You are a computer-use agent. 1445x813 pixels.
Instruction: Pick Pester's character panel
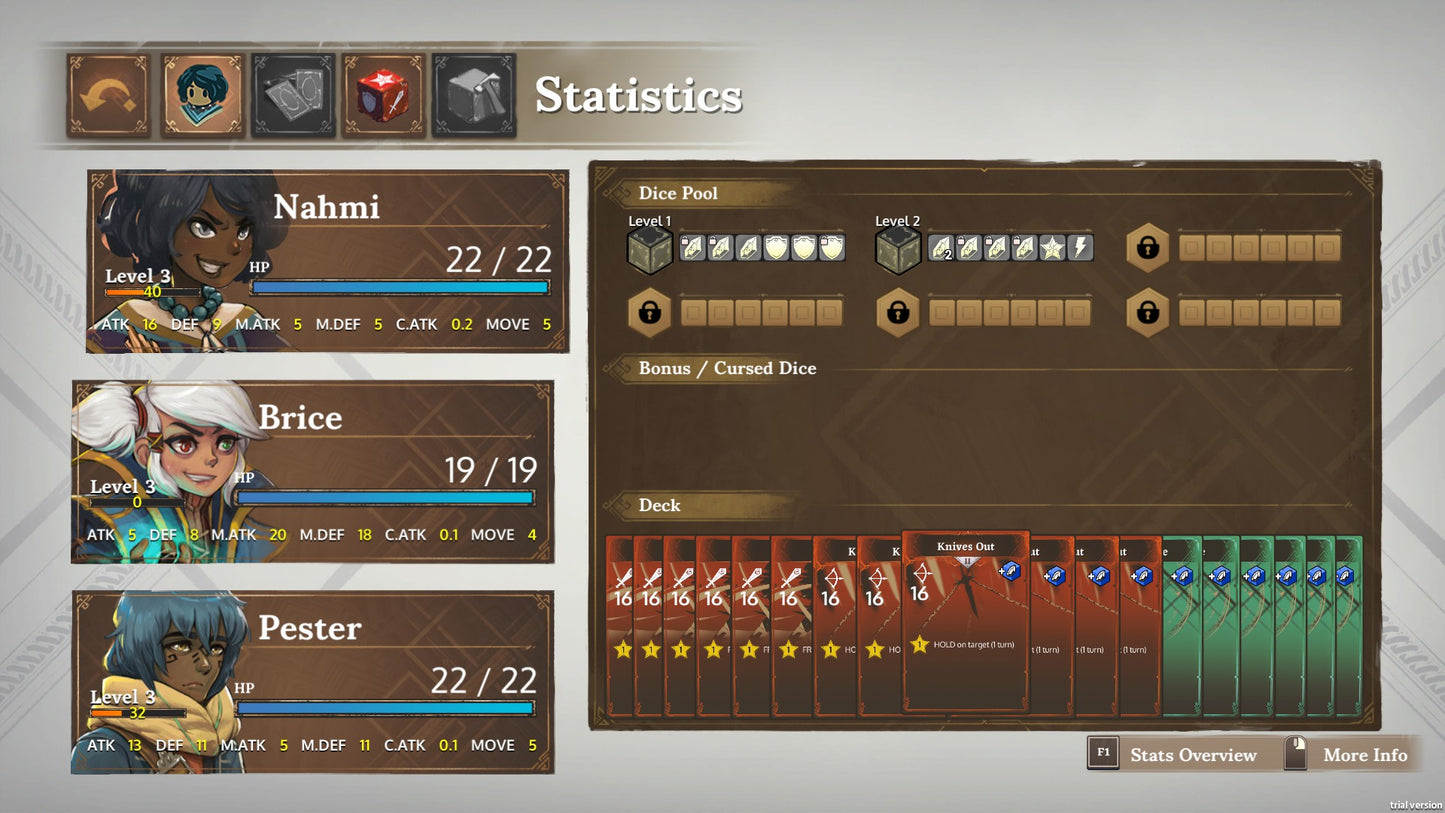(312, 682)
